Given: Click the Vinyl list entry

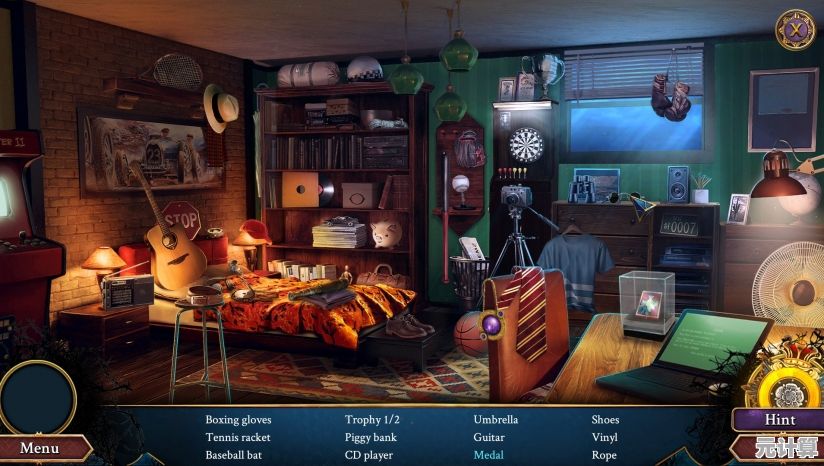Looking at the screenshot, I should click(604, 437).
